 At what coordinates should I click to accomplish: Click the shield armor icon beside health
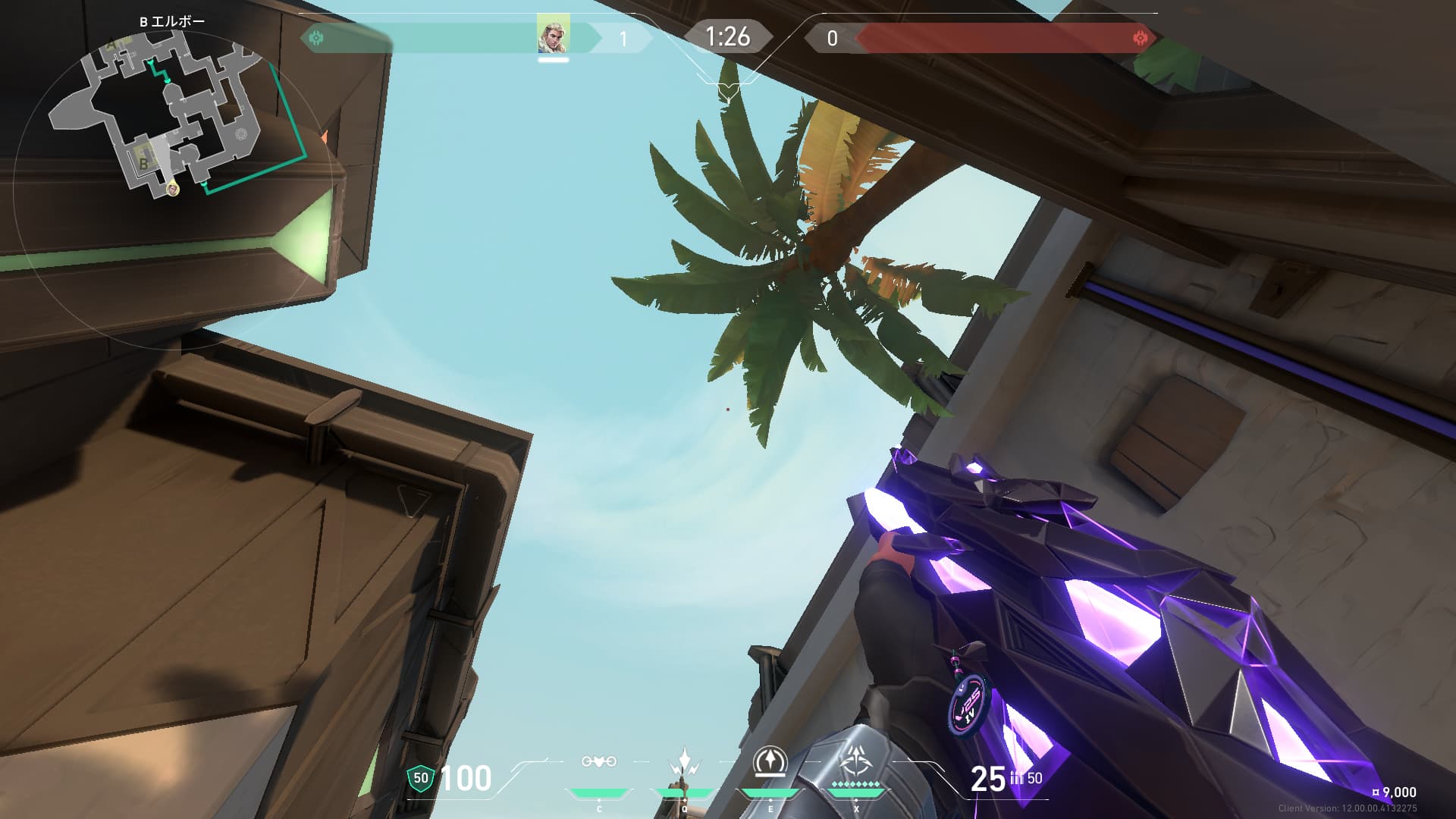tap(420, 777)
